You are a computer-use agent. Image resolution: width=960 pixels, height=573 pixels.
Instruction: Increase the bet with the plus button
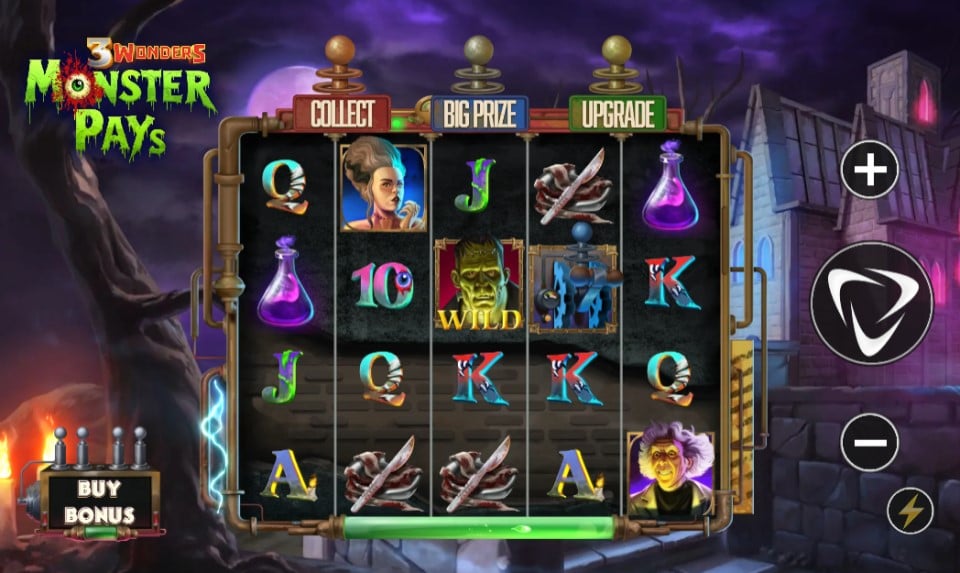coord(870,171)
